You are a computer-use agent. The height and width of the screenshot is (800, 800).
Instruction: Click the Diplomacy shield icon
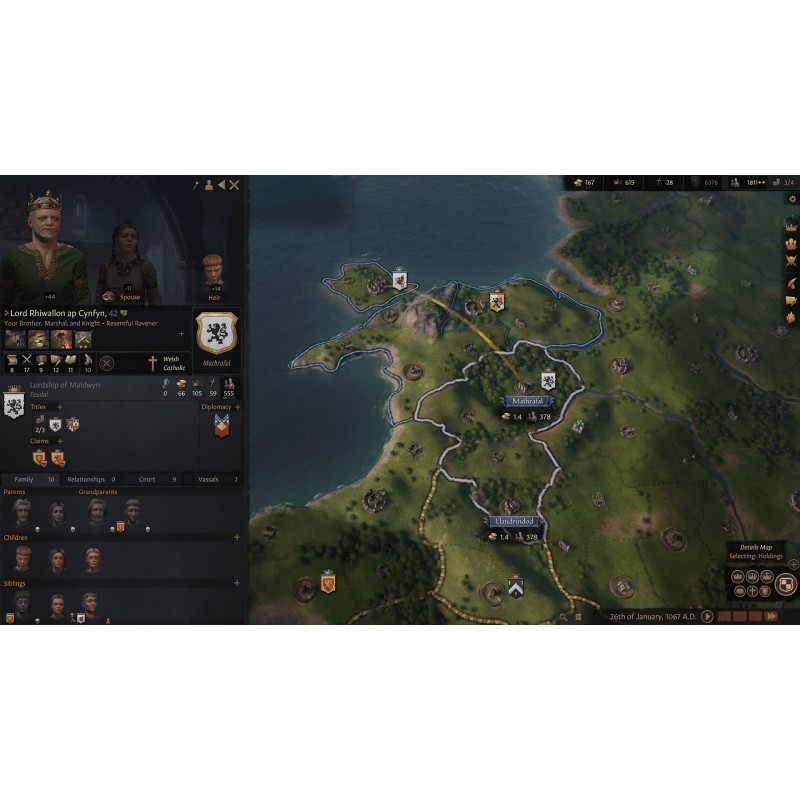pyautogui.click(x=222, y=426)
